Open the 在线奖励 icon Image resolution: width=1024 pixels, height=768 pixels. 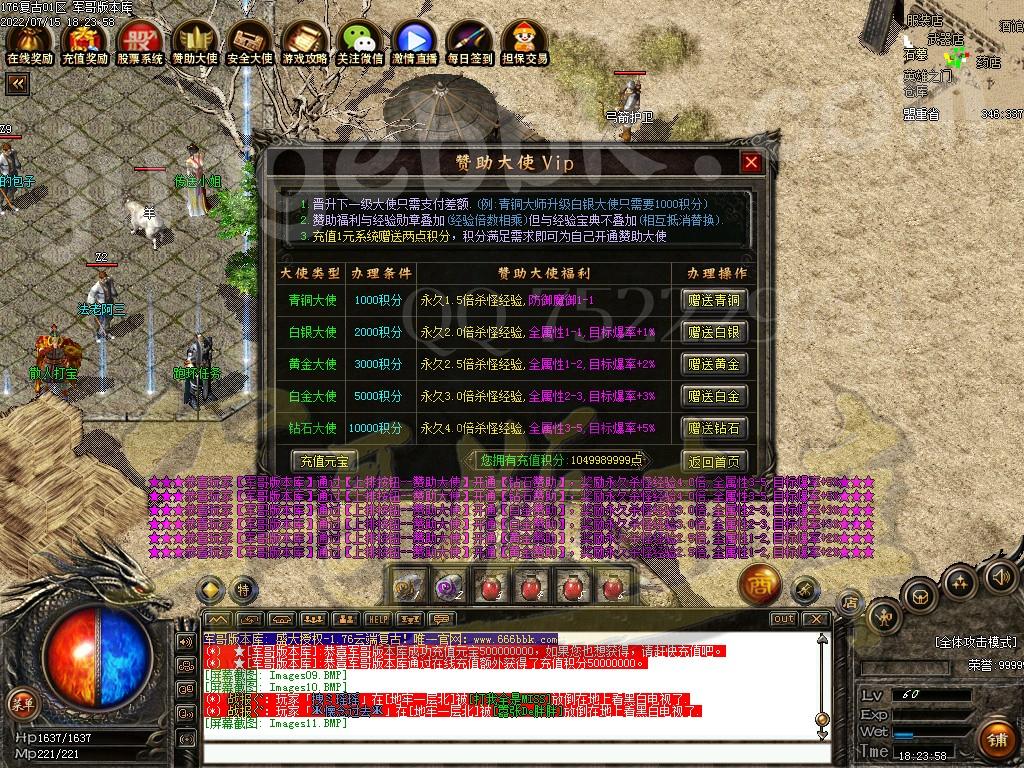click(x=29, y=43)
